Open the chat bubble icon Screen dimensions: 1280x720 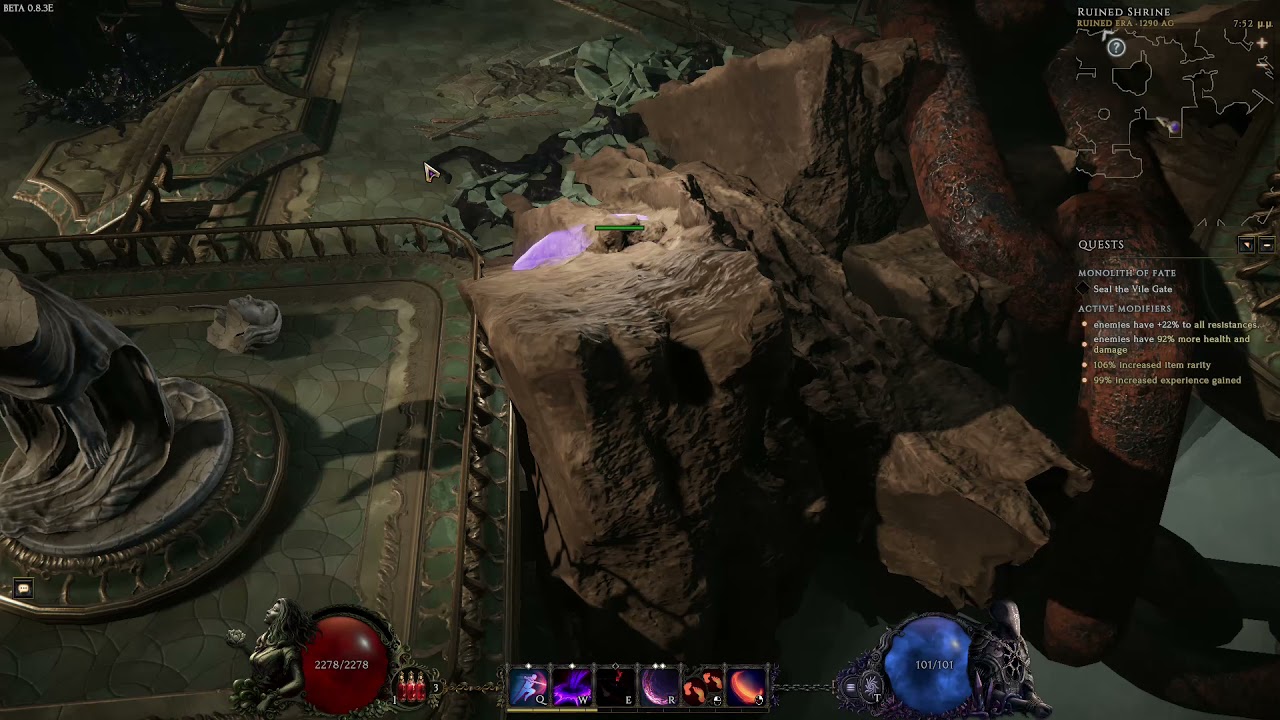pos(23,589)
